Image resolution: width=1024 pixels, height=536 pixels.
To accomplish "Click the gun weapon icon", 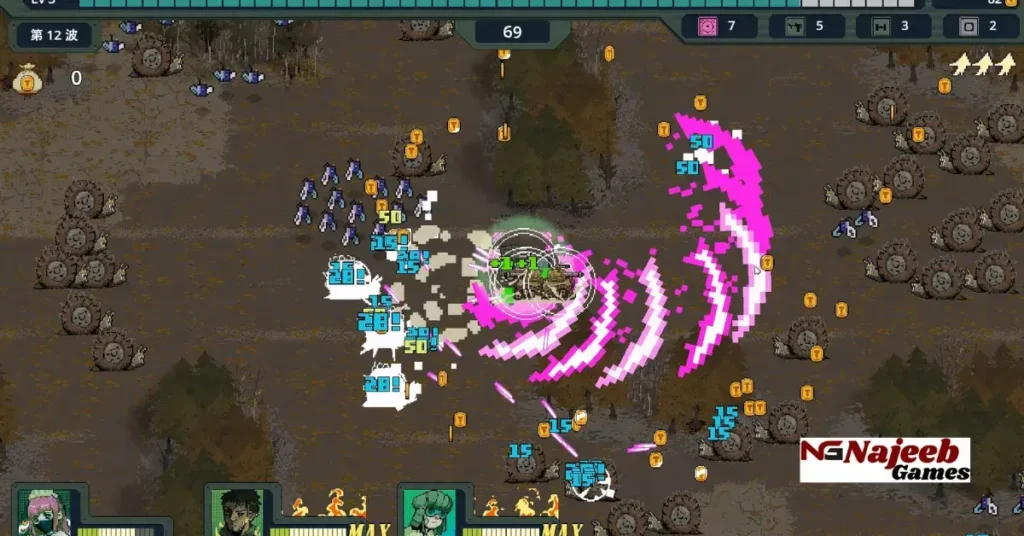I will pyautogui.click(x=795, y=26).
